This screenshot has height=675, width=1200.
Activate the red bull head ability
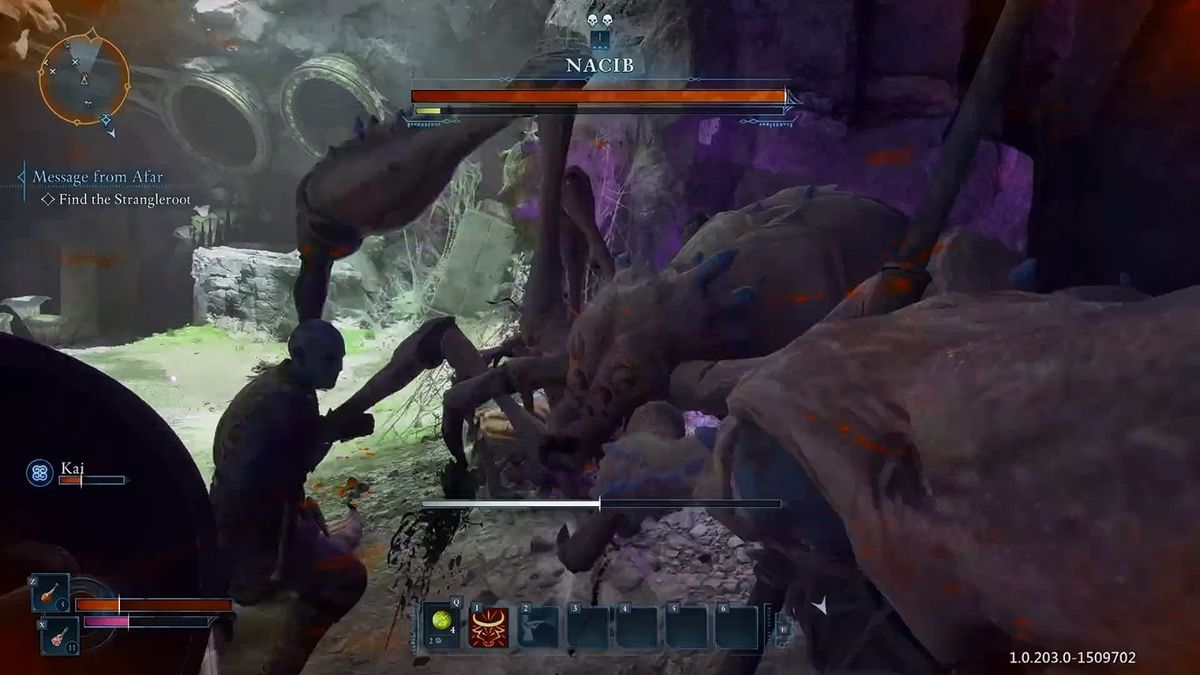(489, 627)
